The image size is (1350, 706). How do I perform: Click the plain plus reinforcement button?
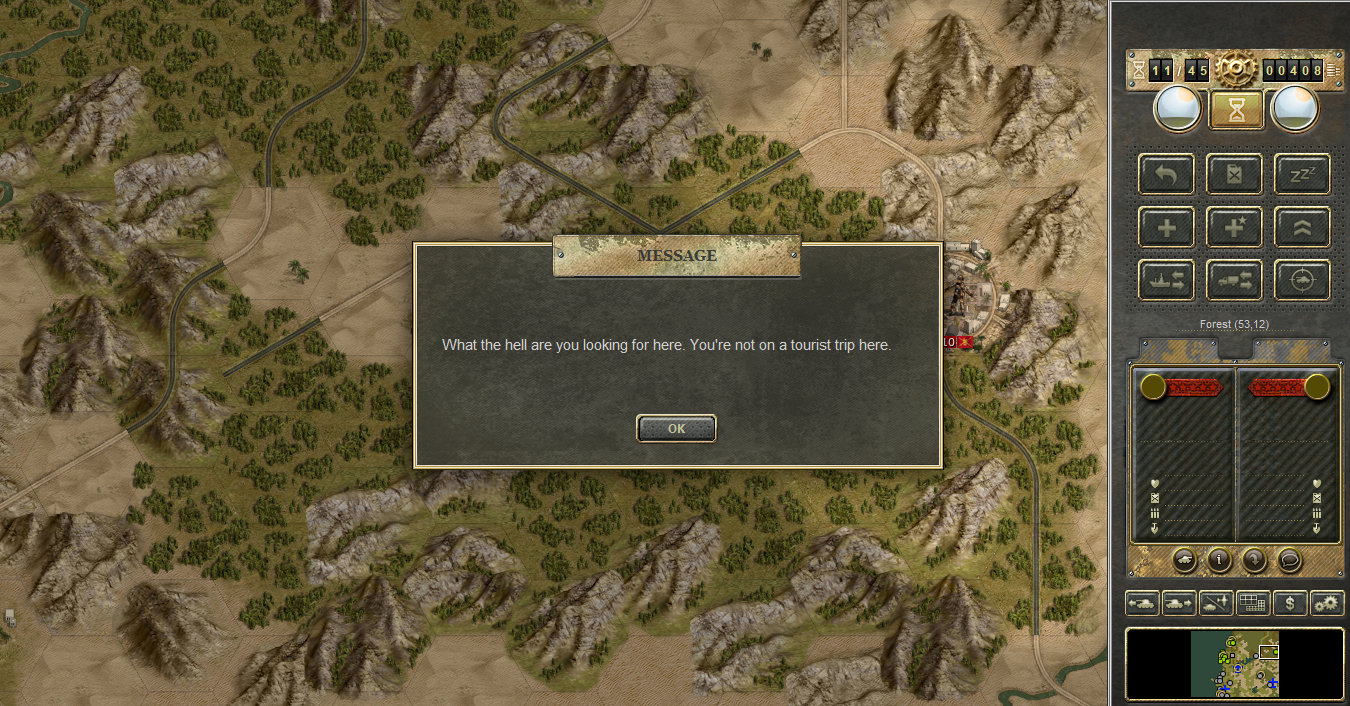pos(1166,228)
